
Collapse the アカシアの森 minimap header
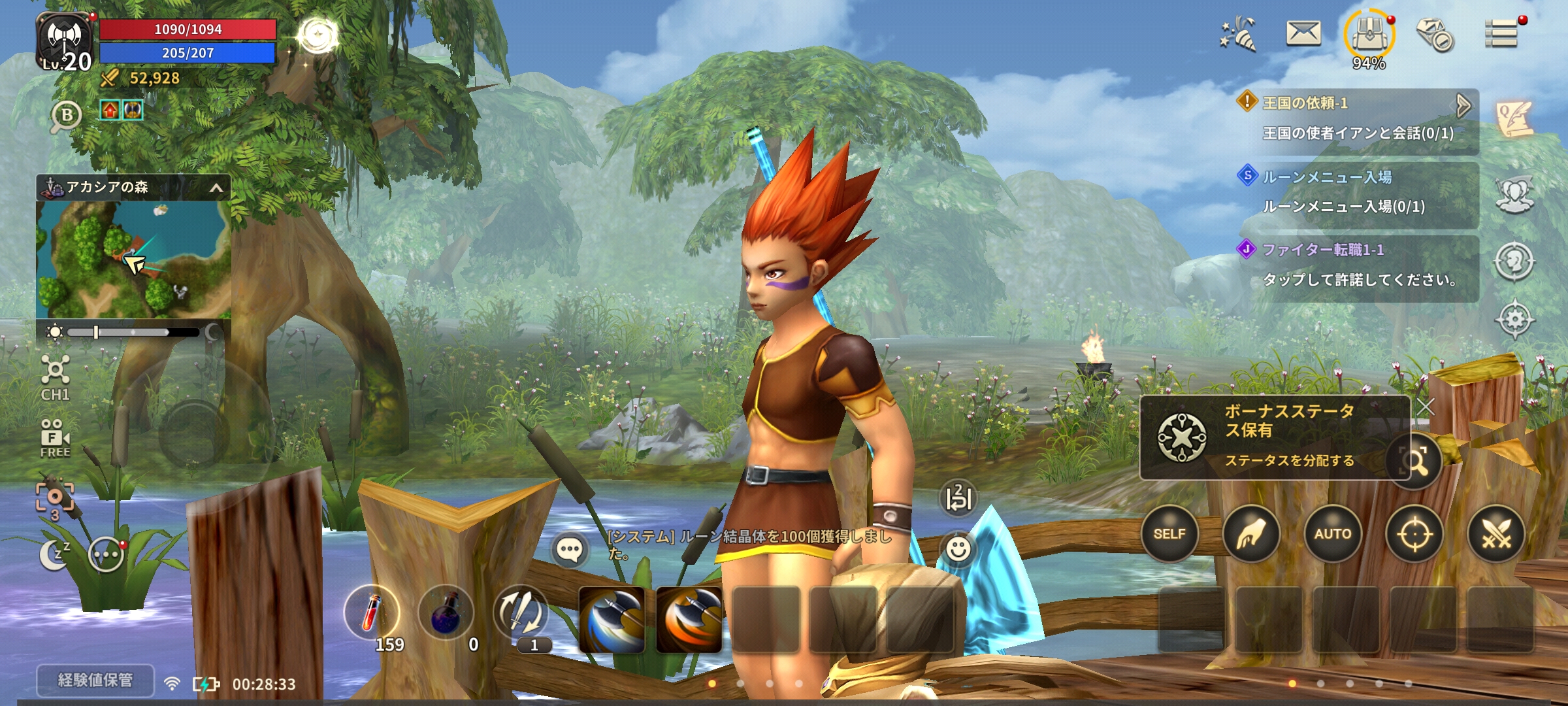coord(216,189)
